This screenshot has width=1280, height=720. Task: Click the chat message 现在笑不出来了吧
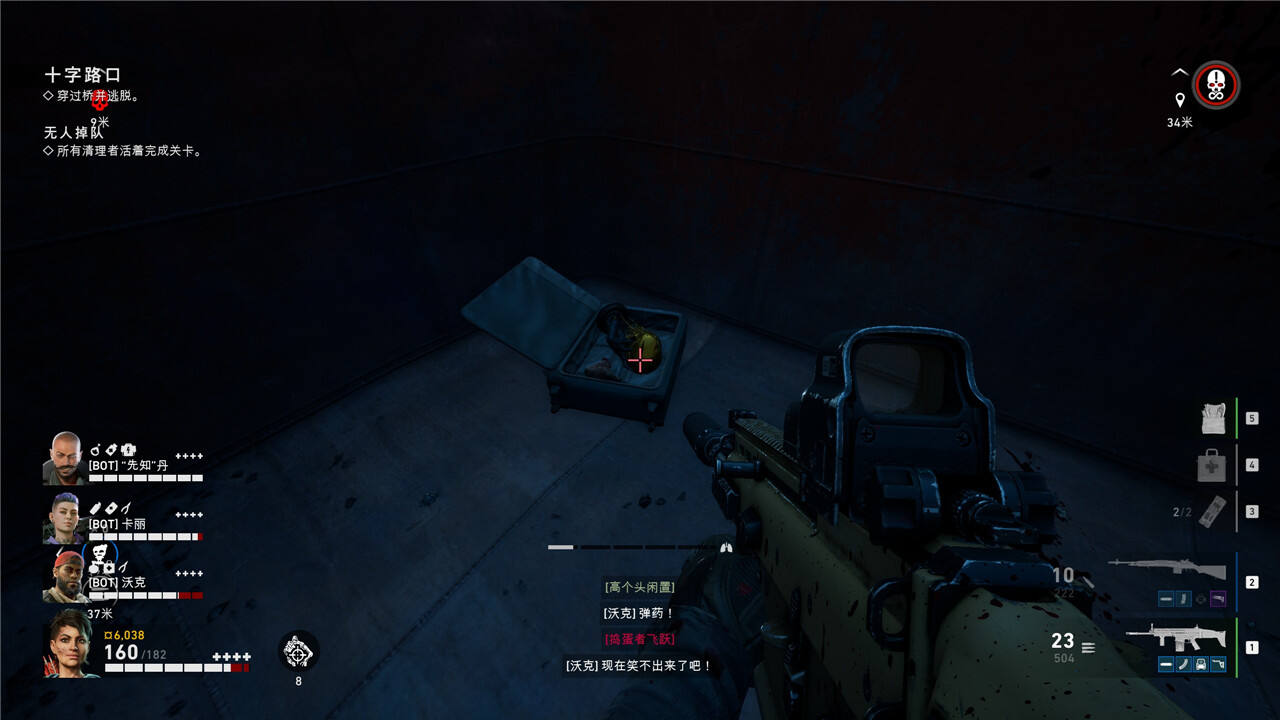639,665
